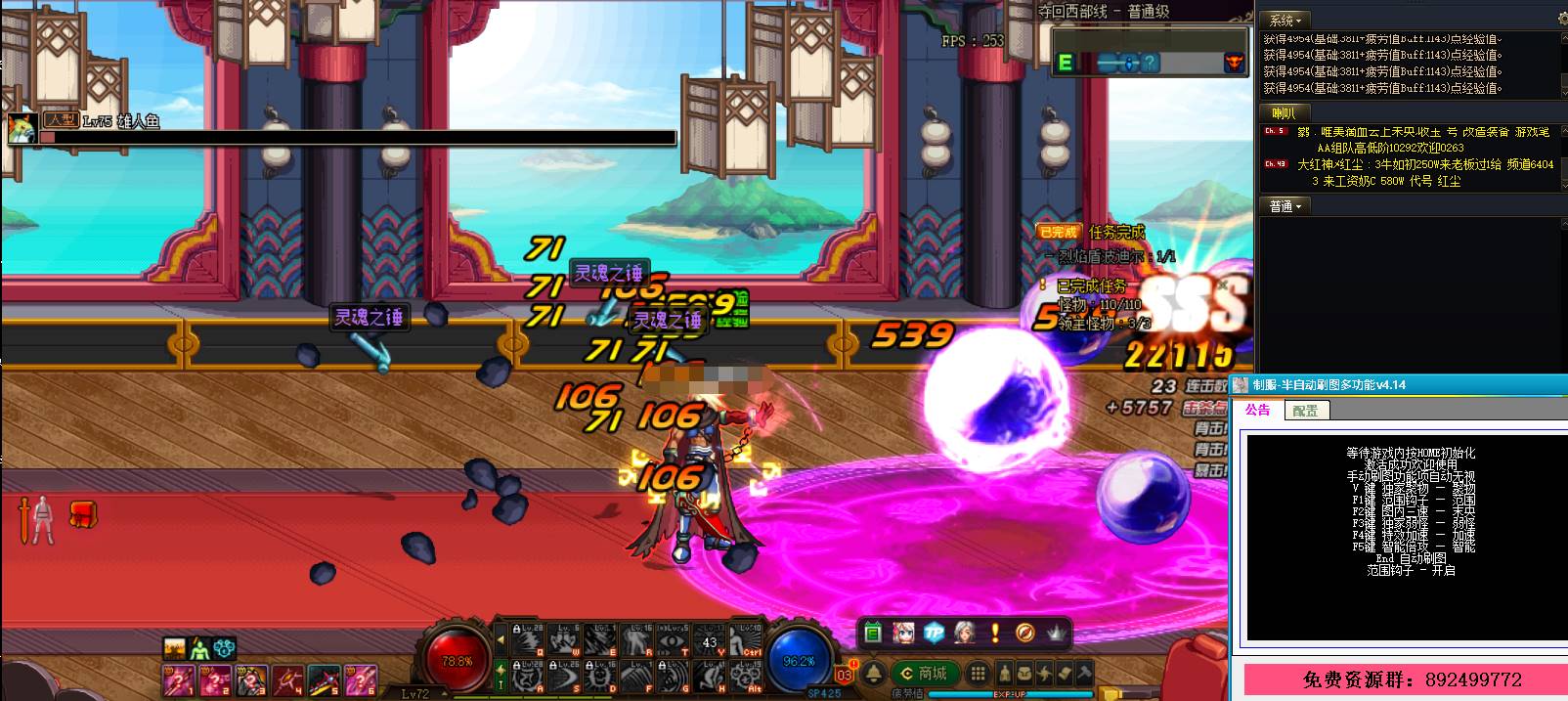Open the grid menu button
The image size is (1568, 701).
pos(977,674)
